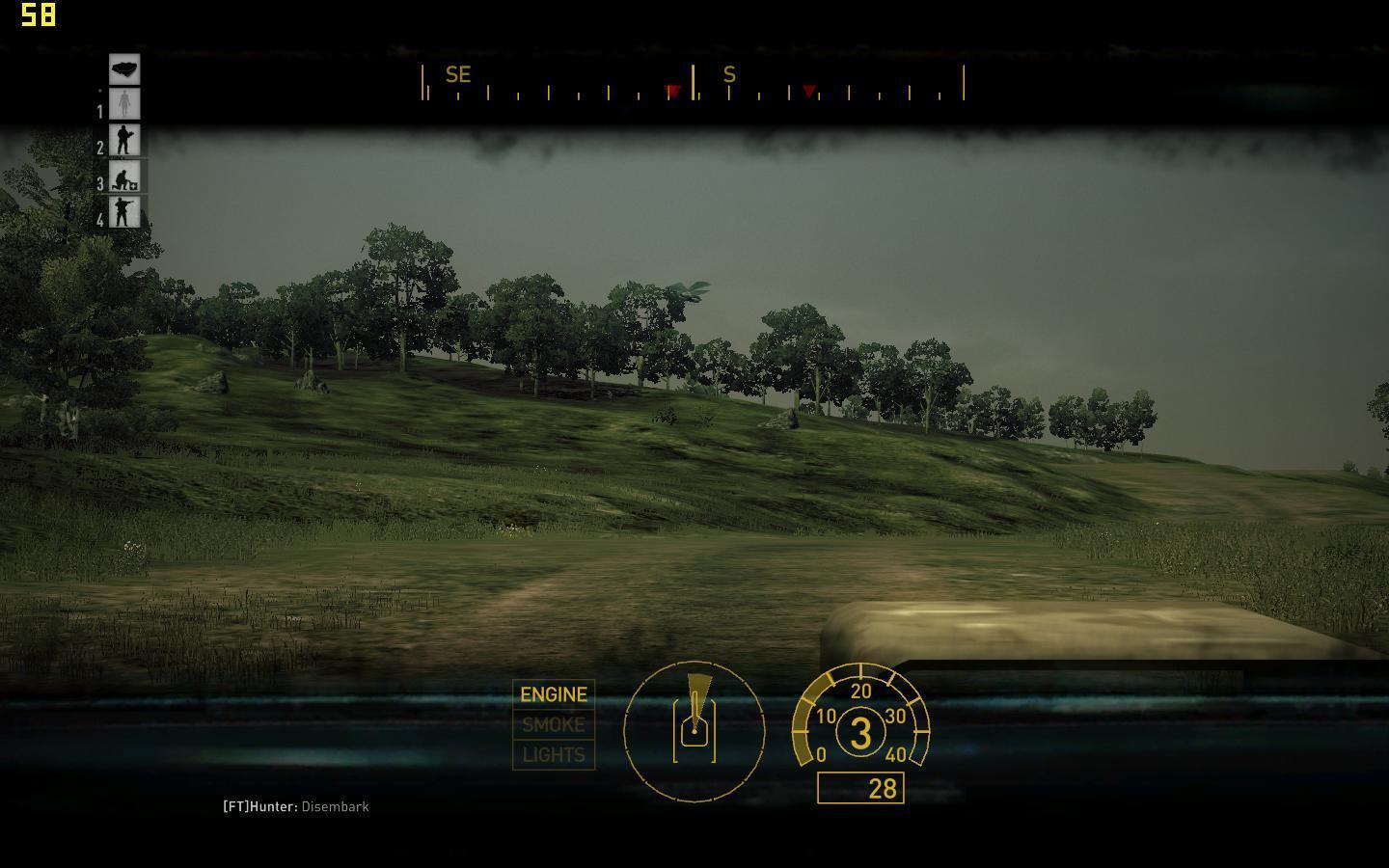Image resolution: width=1389 pixels, height=868 pixels.
Task: Choose crew position 1 with the faded figure
Action: point(124,104)
